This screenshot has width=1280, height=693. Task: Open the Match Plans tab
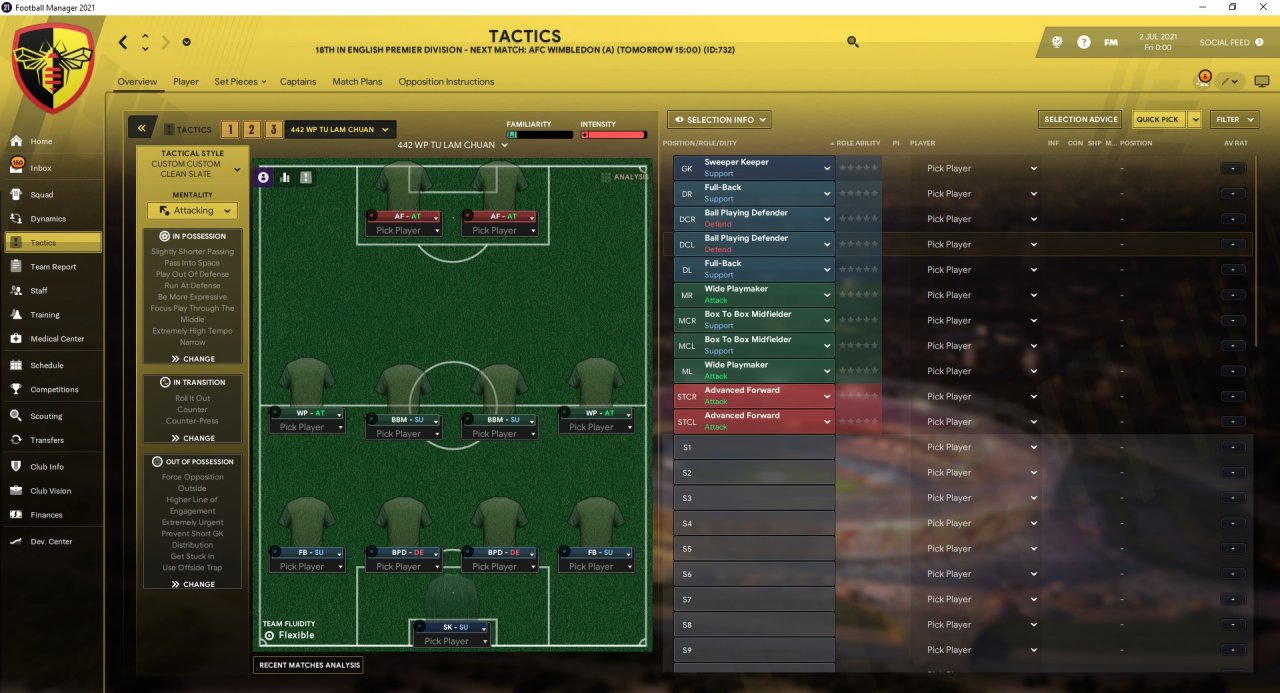[x=357, y=82]
